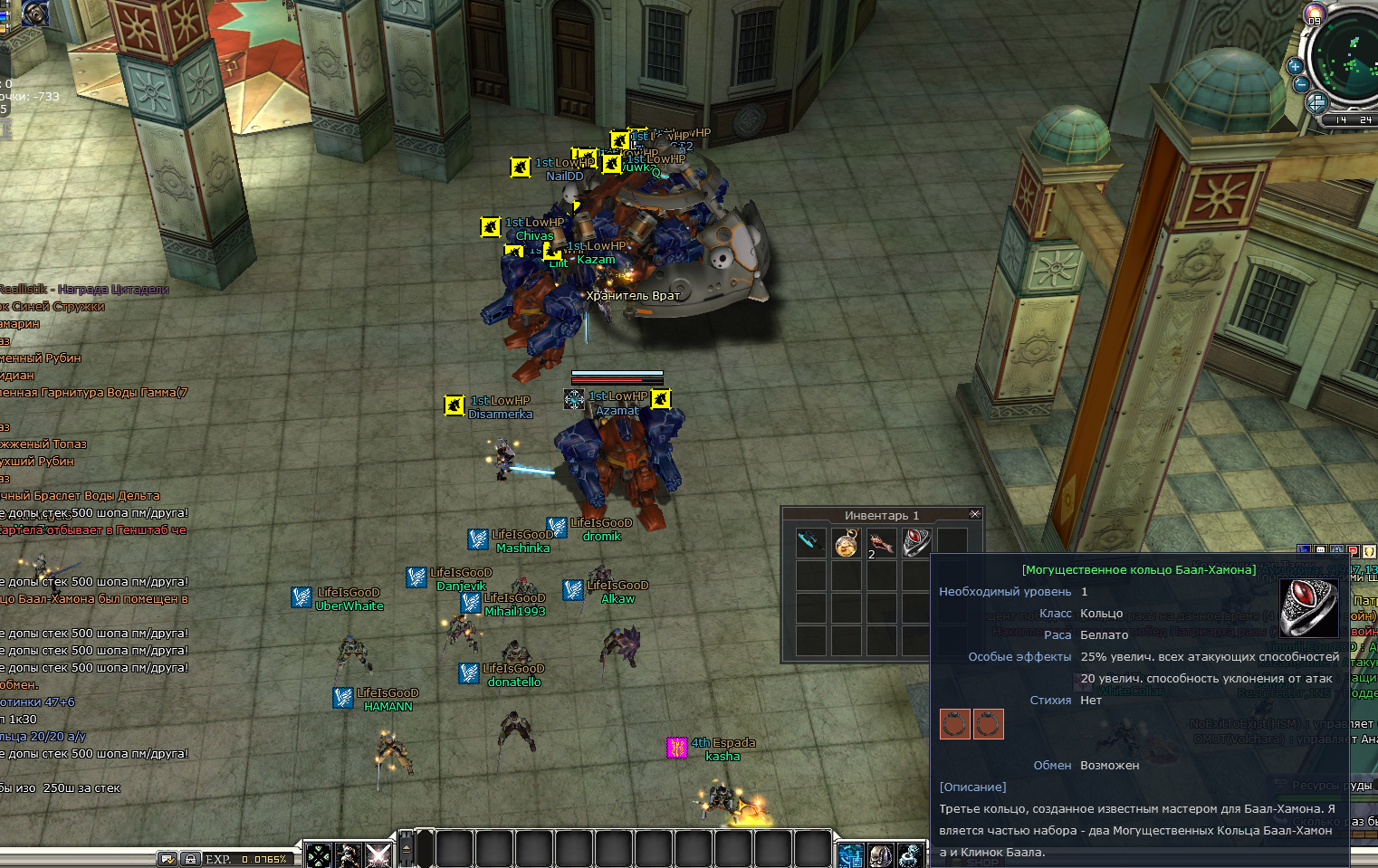Screen dimensions: 1378x868
Task: Open the helmet character menu icon
Action: [881, 854]
